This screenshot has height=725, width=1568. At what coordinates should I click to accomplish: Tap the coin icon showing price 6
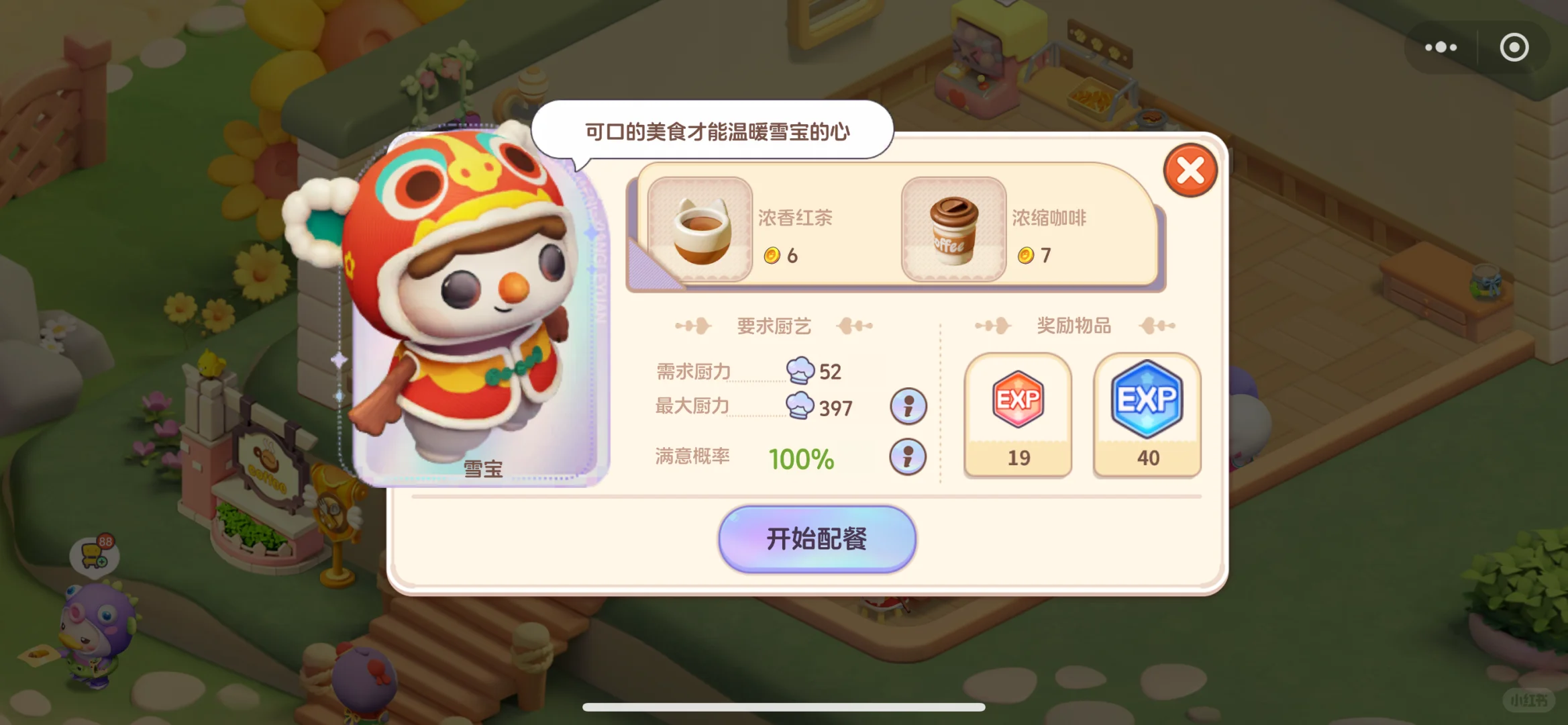click(x=773, y=255)
